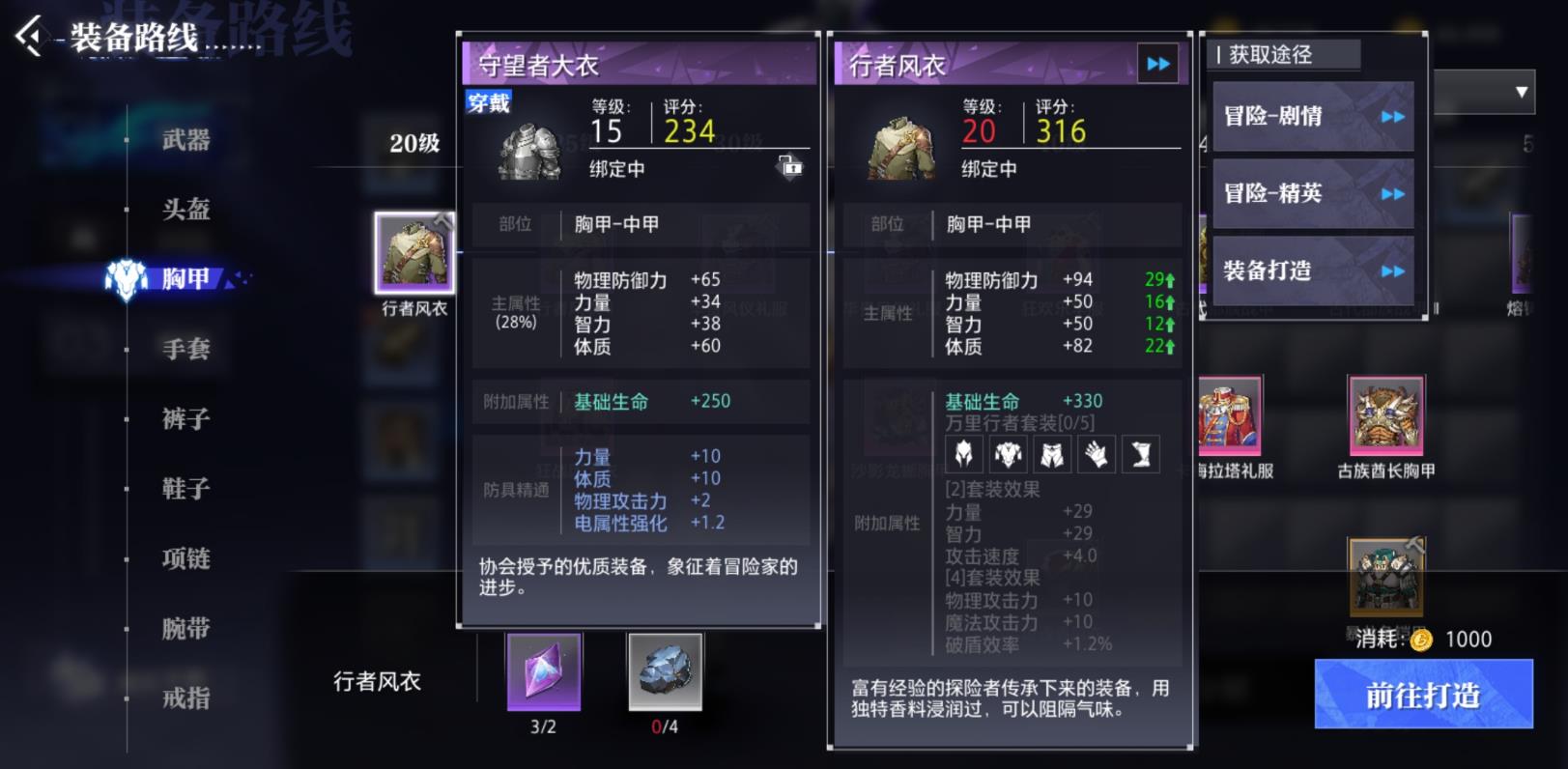Toggle the lock icon on 守望者大衣 binding
Image resolution: width=1568 pixels, height=769 pixels.
tap(792, 167)
